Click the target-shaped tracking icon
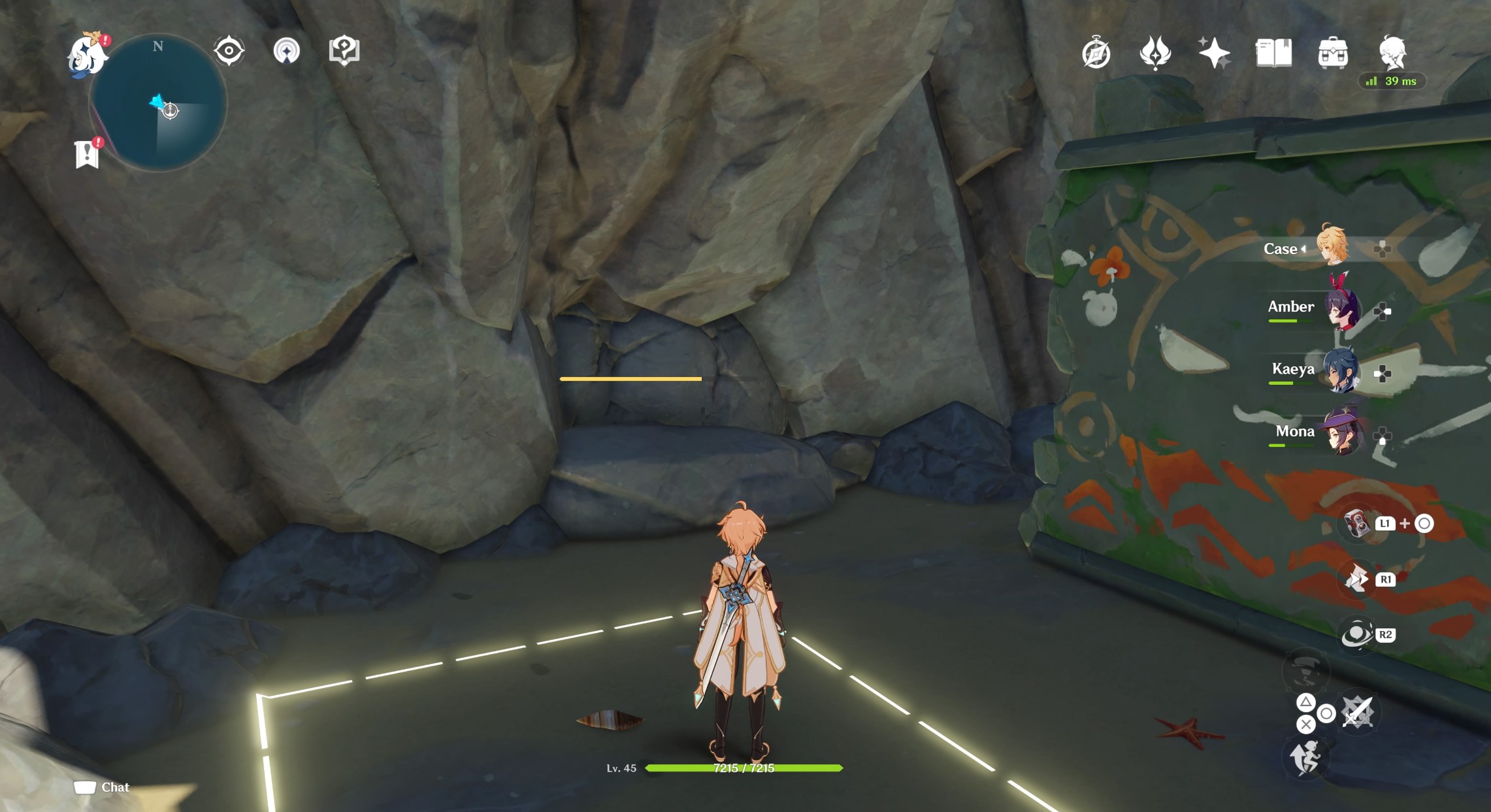This screenshot has width=1491, height=812. coord(229,51)
